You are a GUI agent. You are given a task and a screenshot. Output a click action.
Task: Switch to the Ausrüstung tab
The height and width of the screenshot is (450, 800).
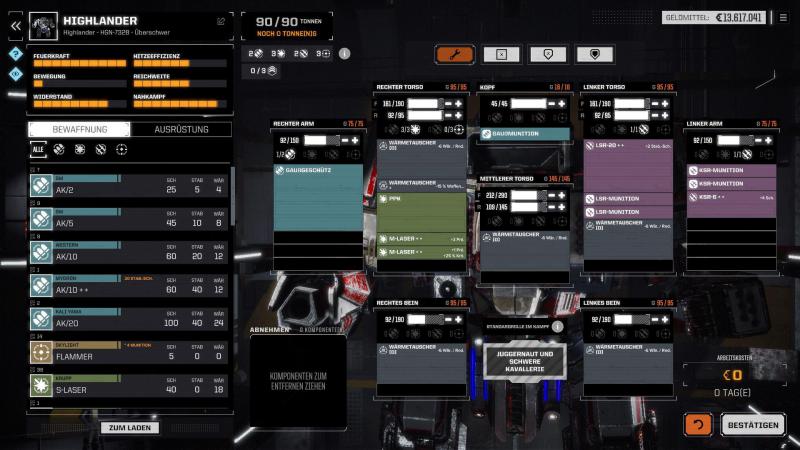[181, 130]
